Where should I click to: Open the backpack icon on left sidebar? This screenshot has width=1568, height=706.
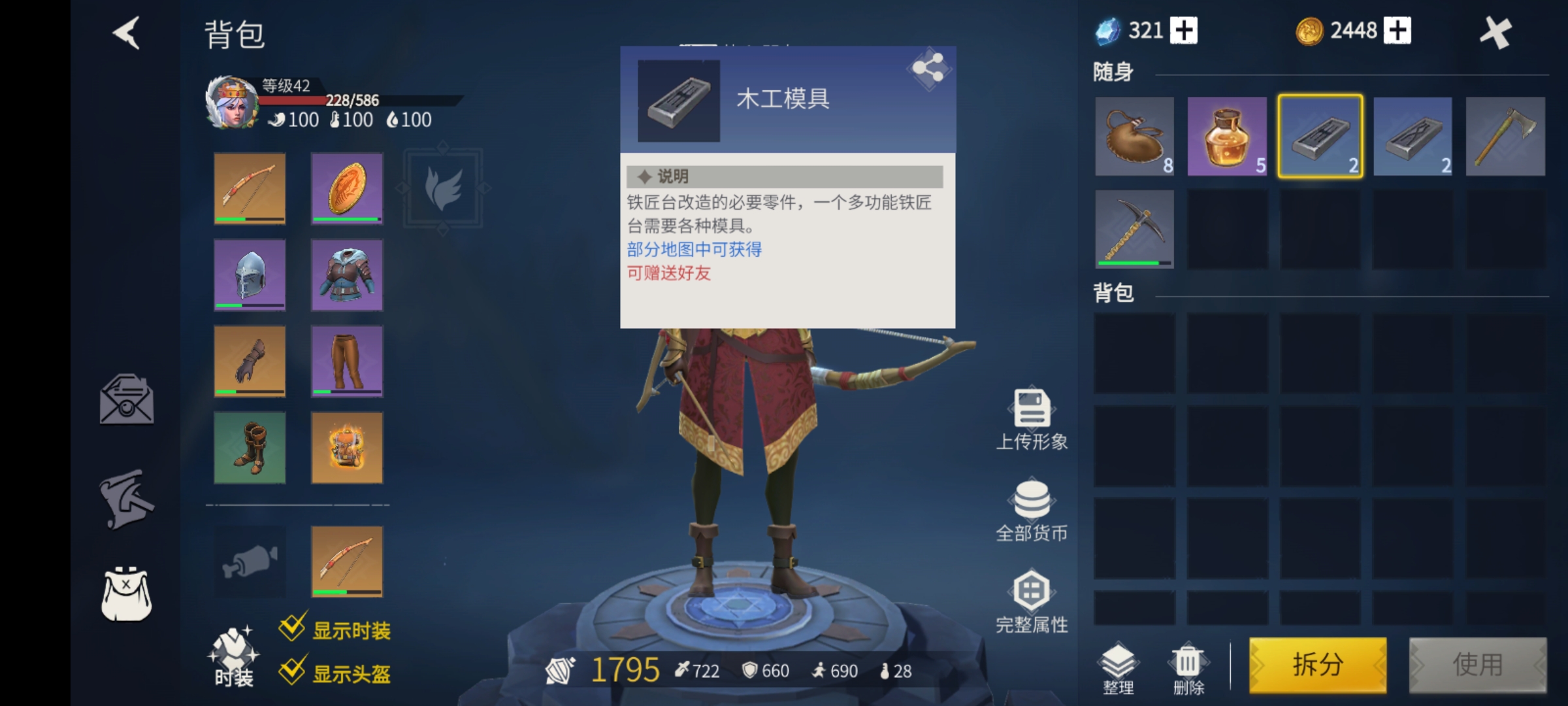(x=126, y=596)
